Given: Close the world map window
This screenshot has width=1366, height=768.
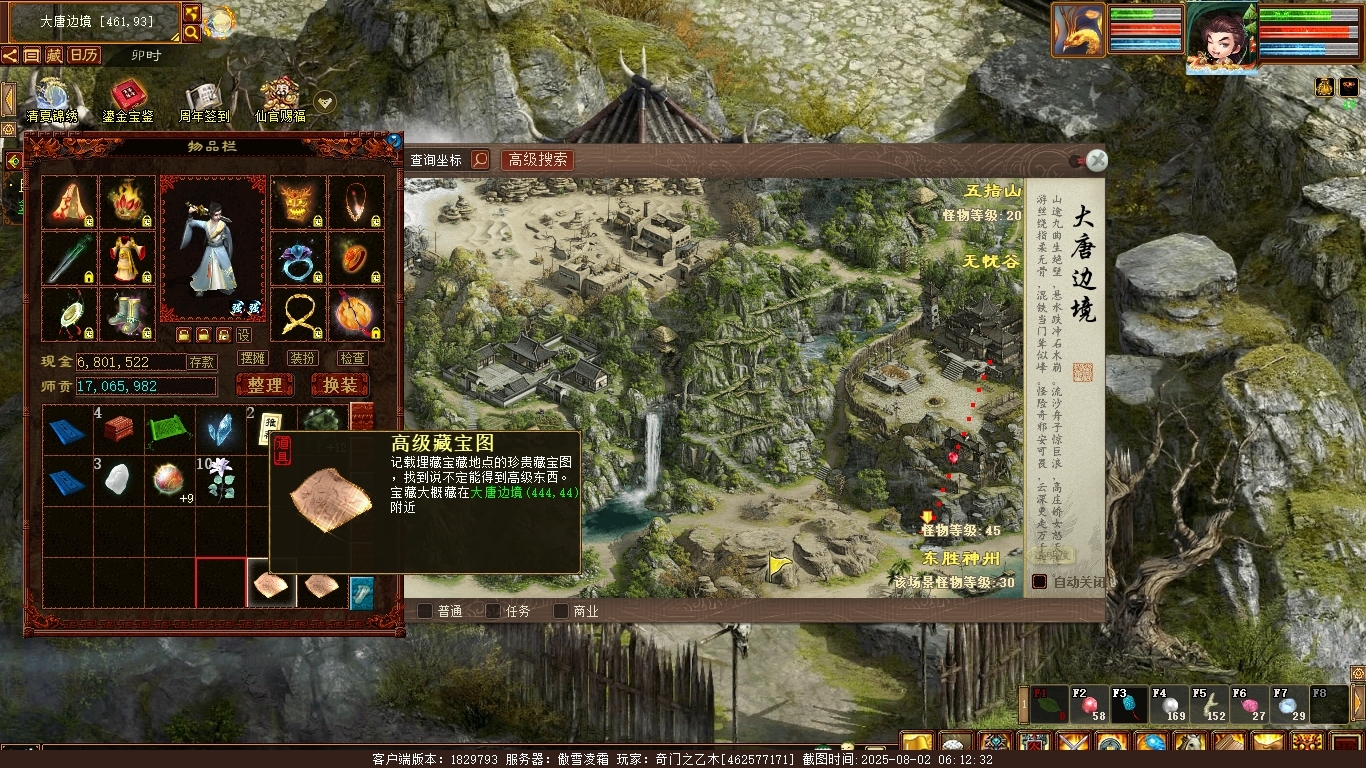Looking at the screenshot, I should (1097, 160).
